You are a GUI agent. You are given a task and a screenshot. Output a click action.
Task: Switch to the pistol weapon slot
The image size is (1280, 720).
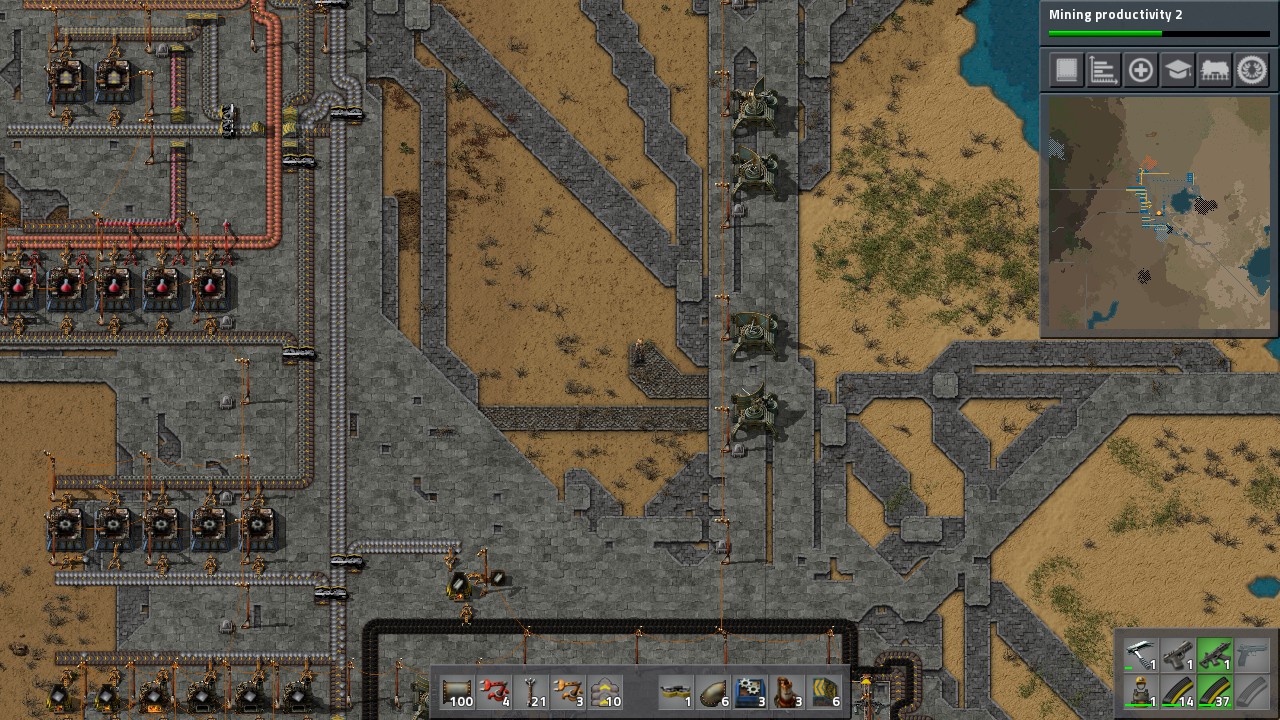[x=1178, y=655]
